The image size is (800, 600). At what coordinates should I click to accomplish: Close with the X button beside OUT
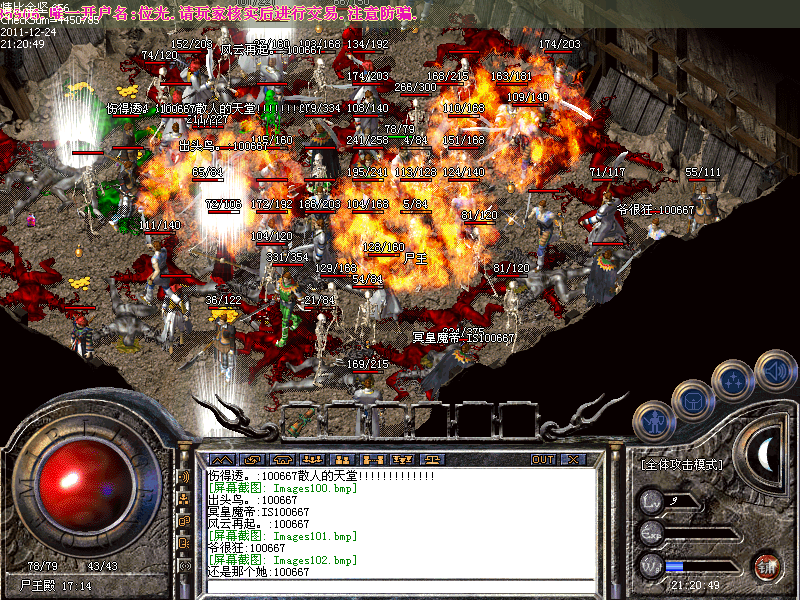coord(573,459)
